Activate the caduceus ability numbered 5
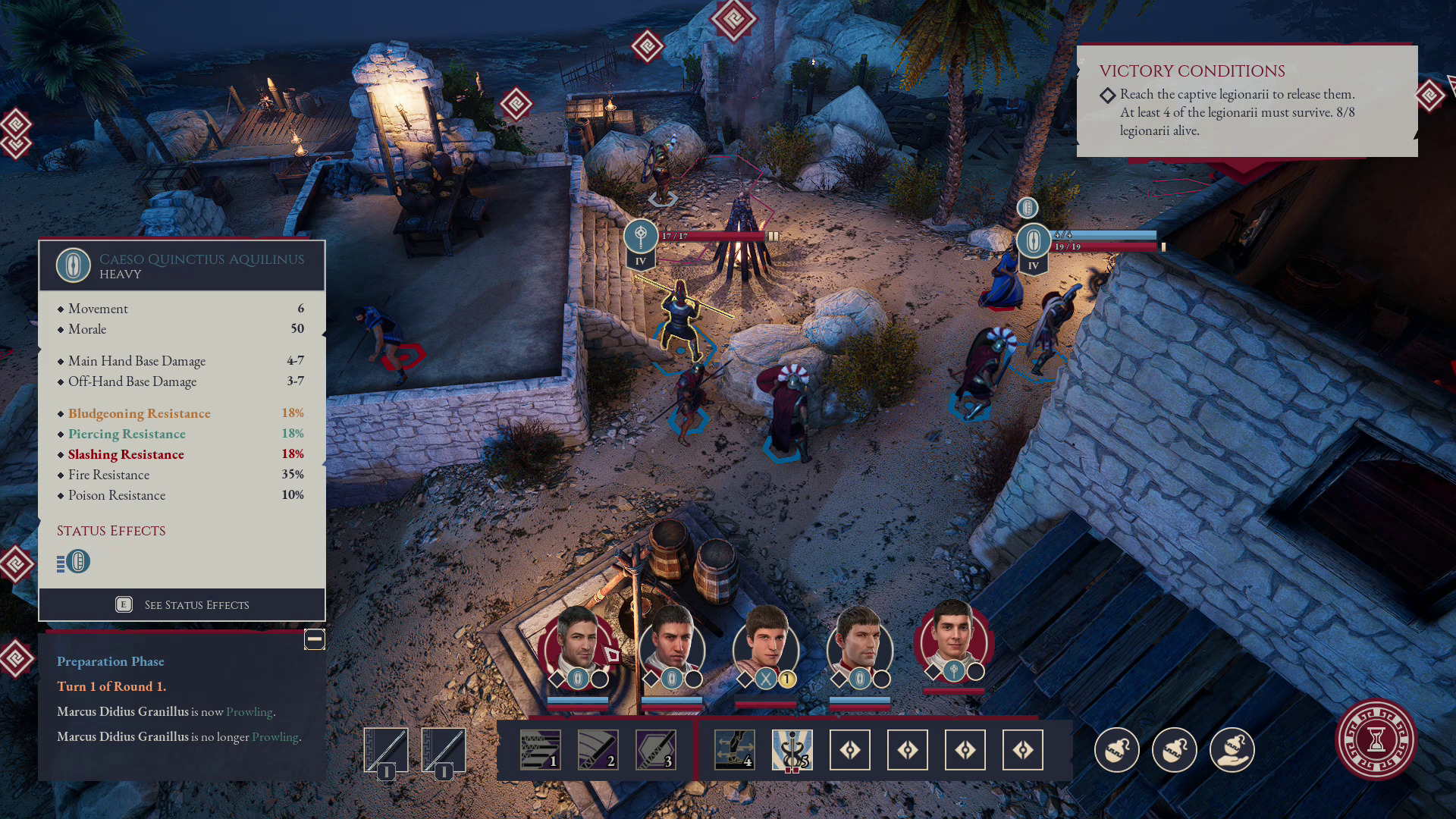 pyautogui.click(x=792, y=750)
